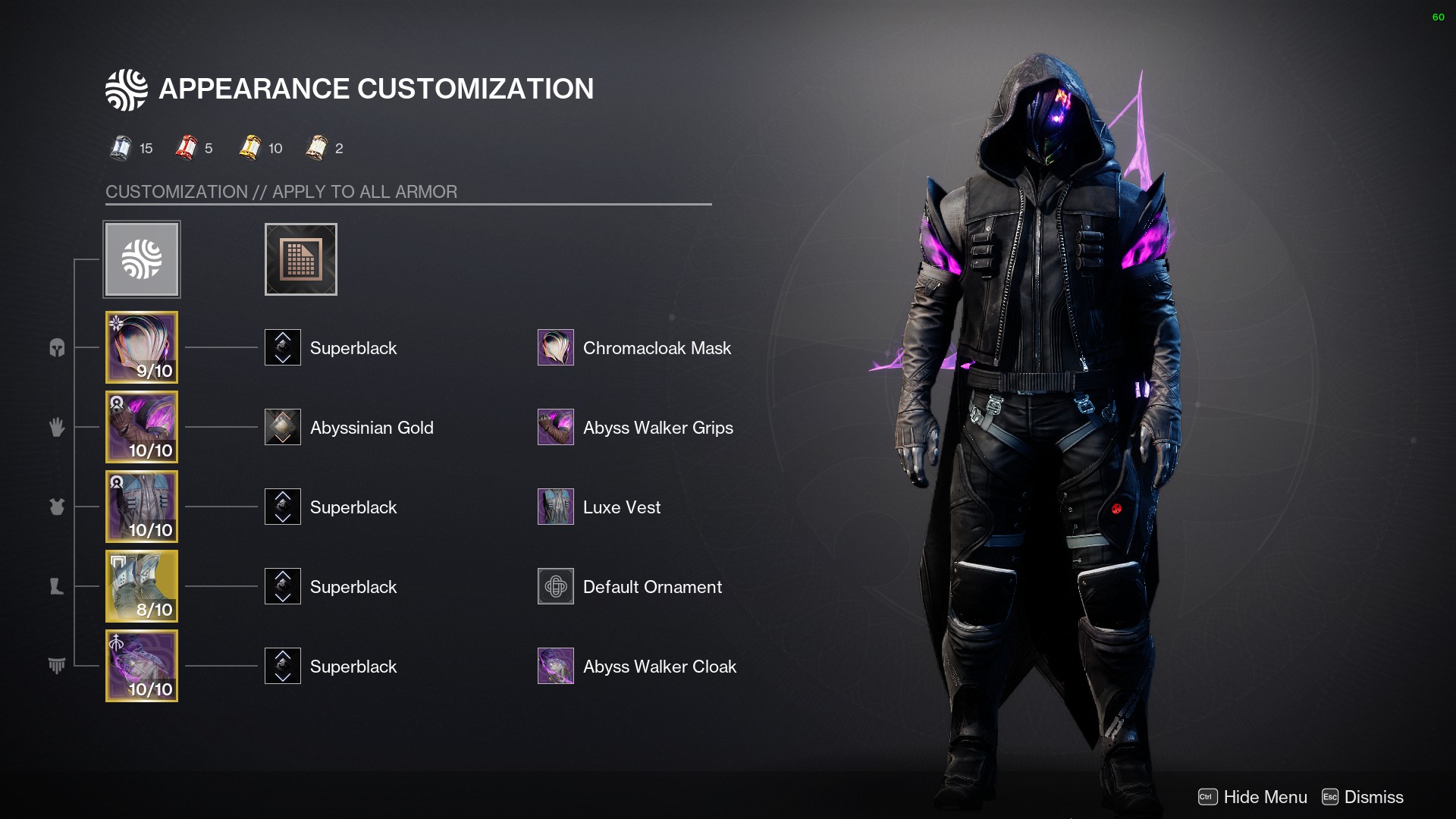Open the chest armor's Superblack shader
Screen dimensions: 1456x819
(x=283, y=507)
